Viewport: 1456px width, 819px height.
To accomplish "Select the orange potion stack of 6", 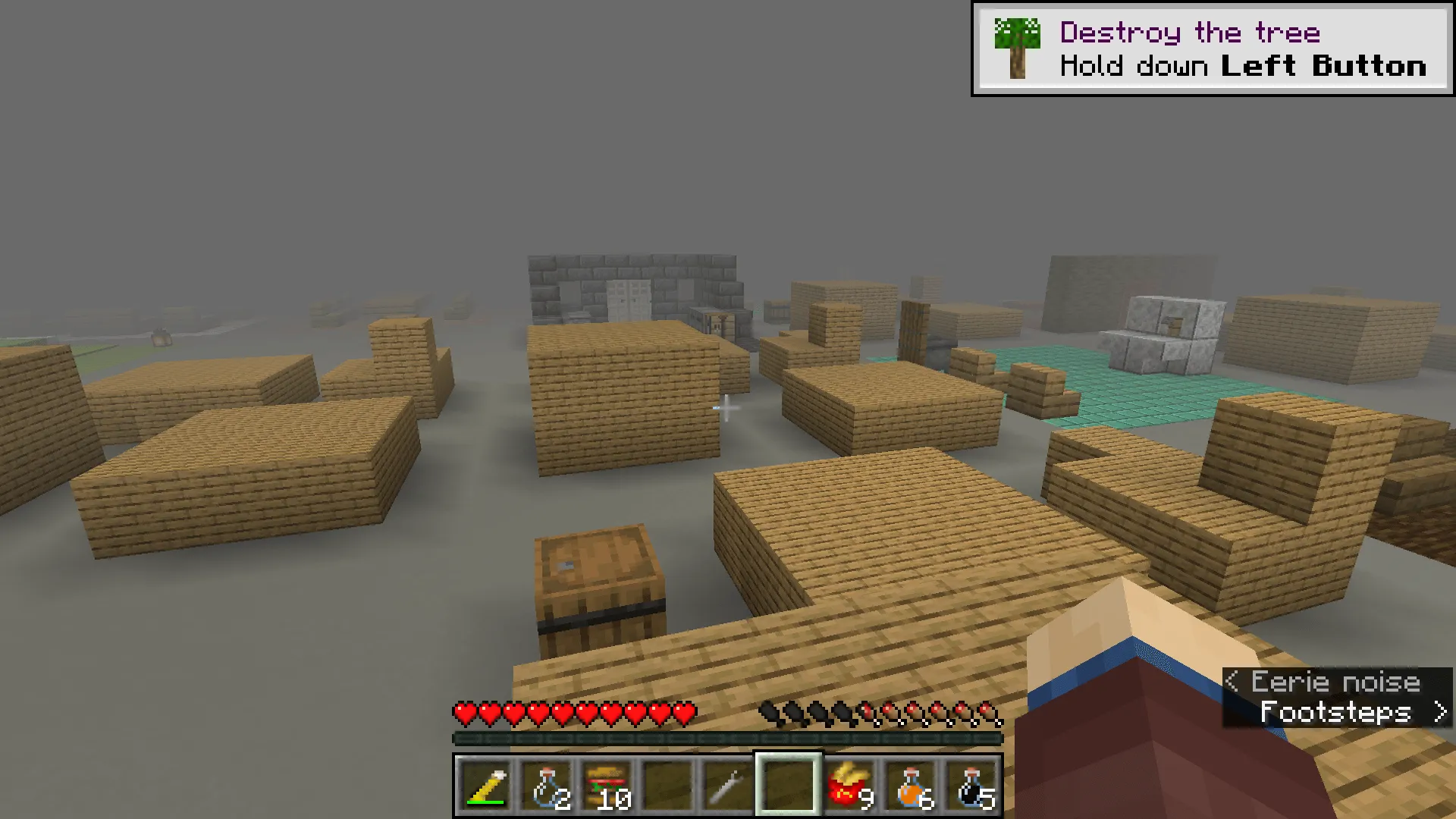I will (910, 789).
